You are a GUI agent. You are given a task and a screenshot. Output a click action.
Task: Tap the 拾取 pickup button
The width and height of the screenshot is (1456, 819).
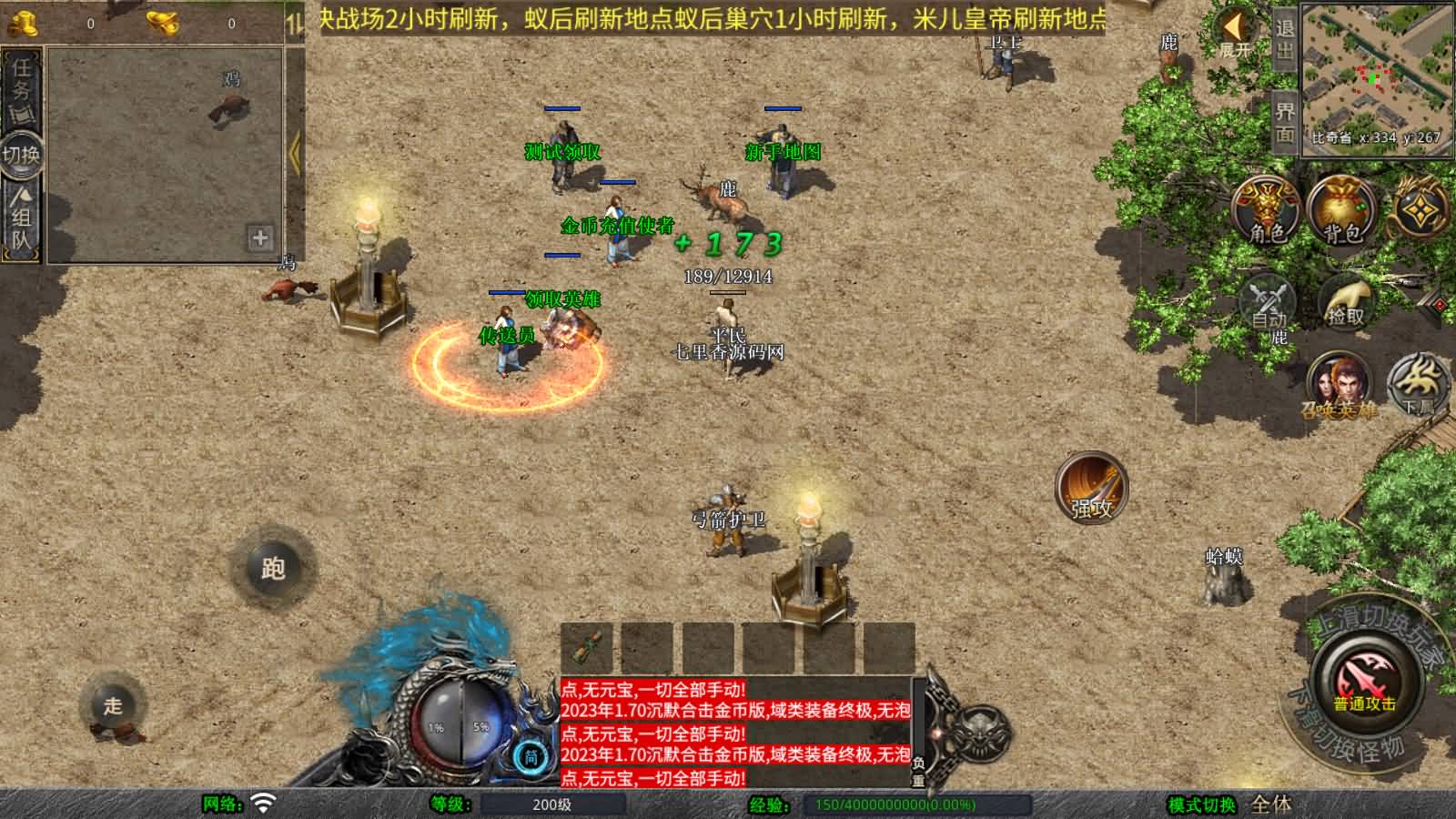[1346, 301]
